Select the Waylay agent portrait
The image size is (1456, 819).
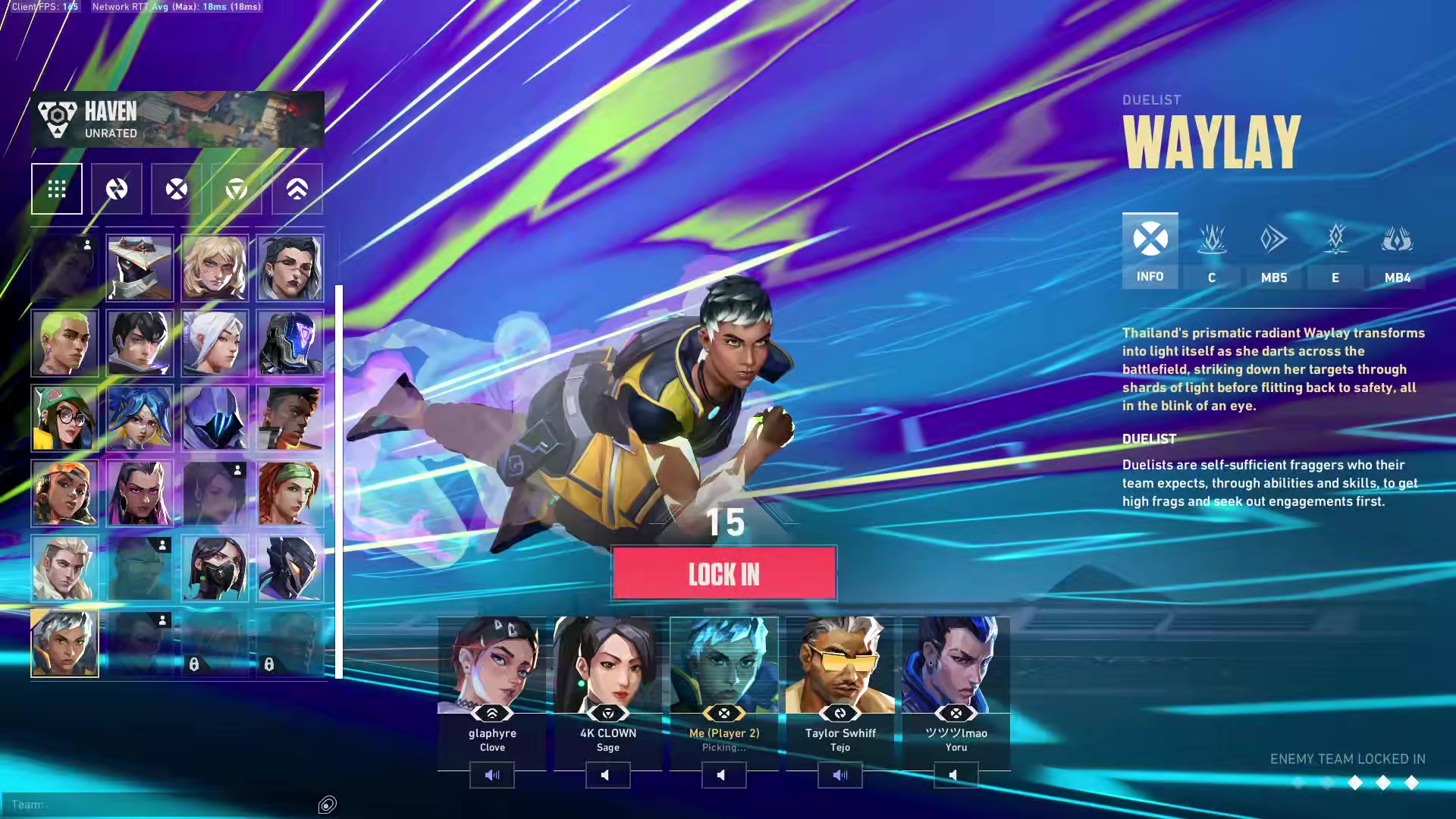point(64,643)
